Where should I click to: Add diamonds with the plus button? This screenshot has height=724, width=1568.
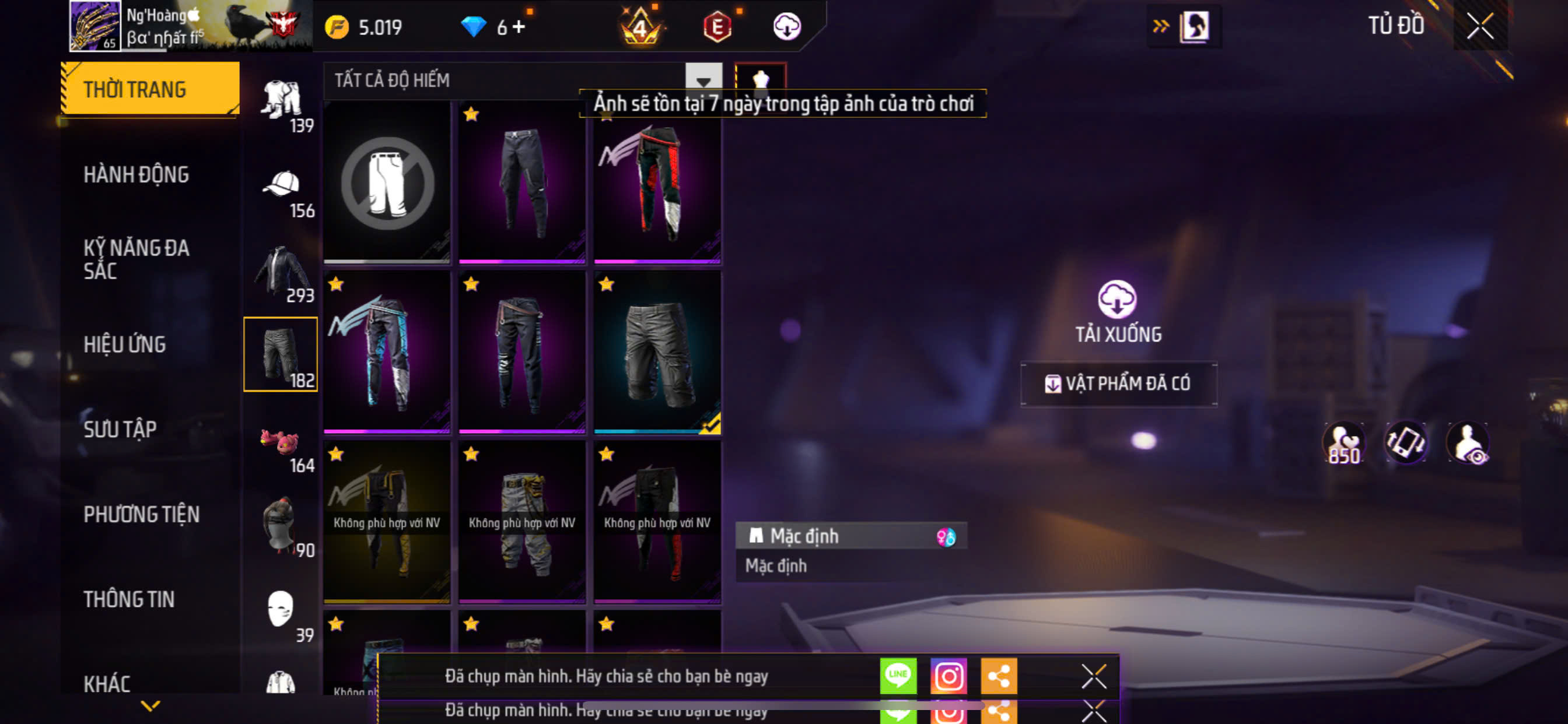coord(519,27)
